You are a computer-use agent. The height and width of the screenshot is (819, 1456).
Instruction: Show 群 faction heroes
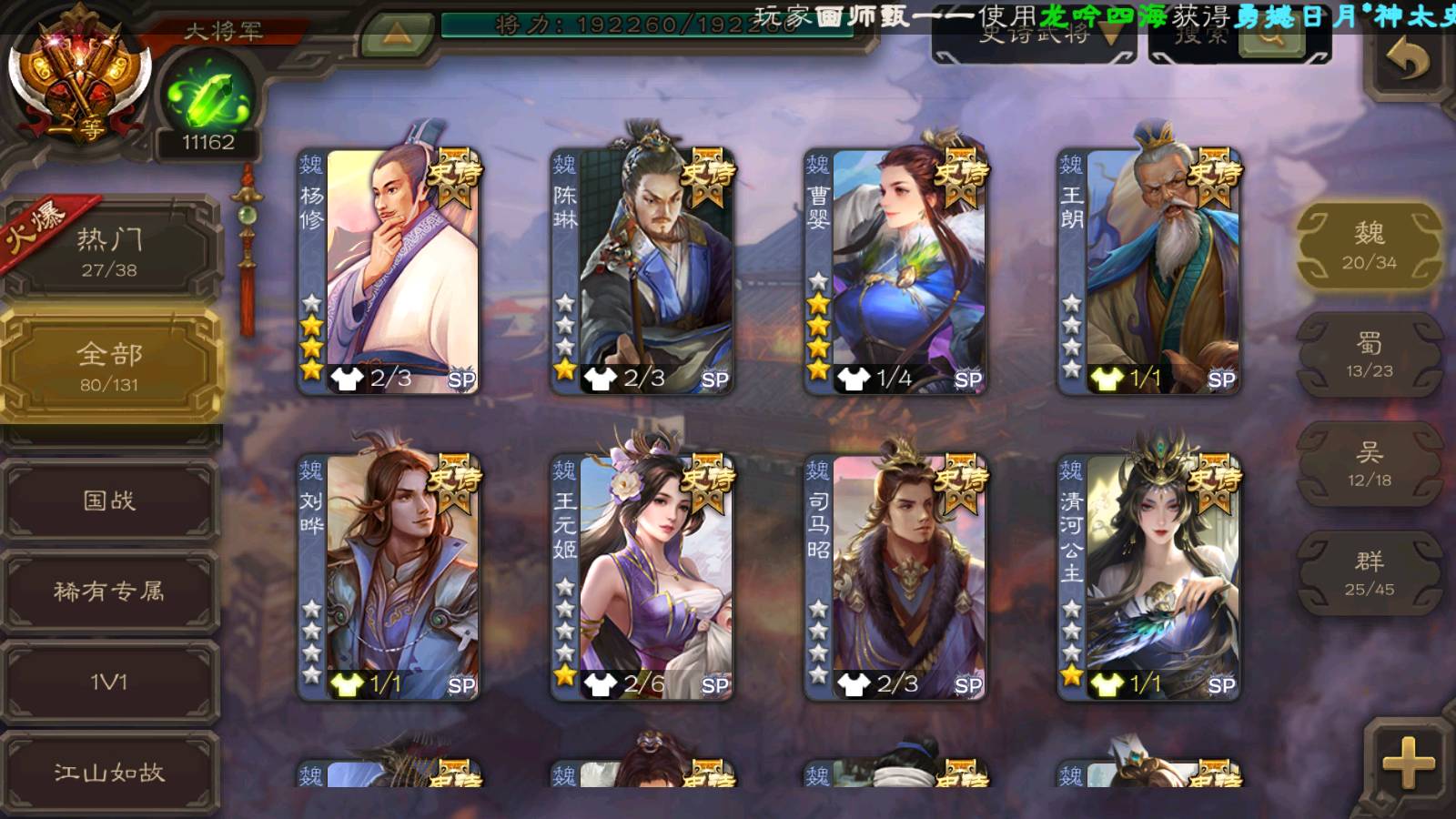coord(1369,573)
